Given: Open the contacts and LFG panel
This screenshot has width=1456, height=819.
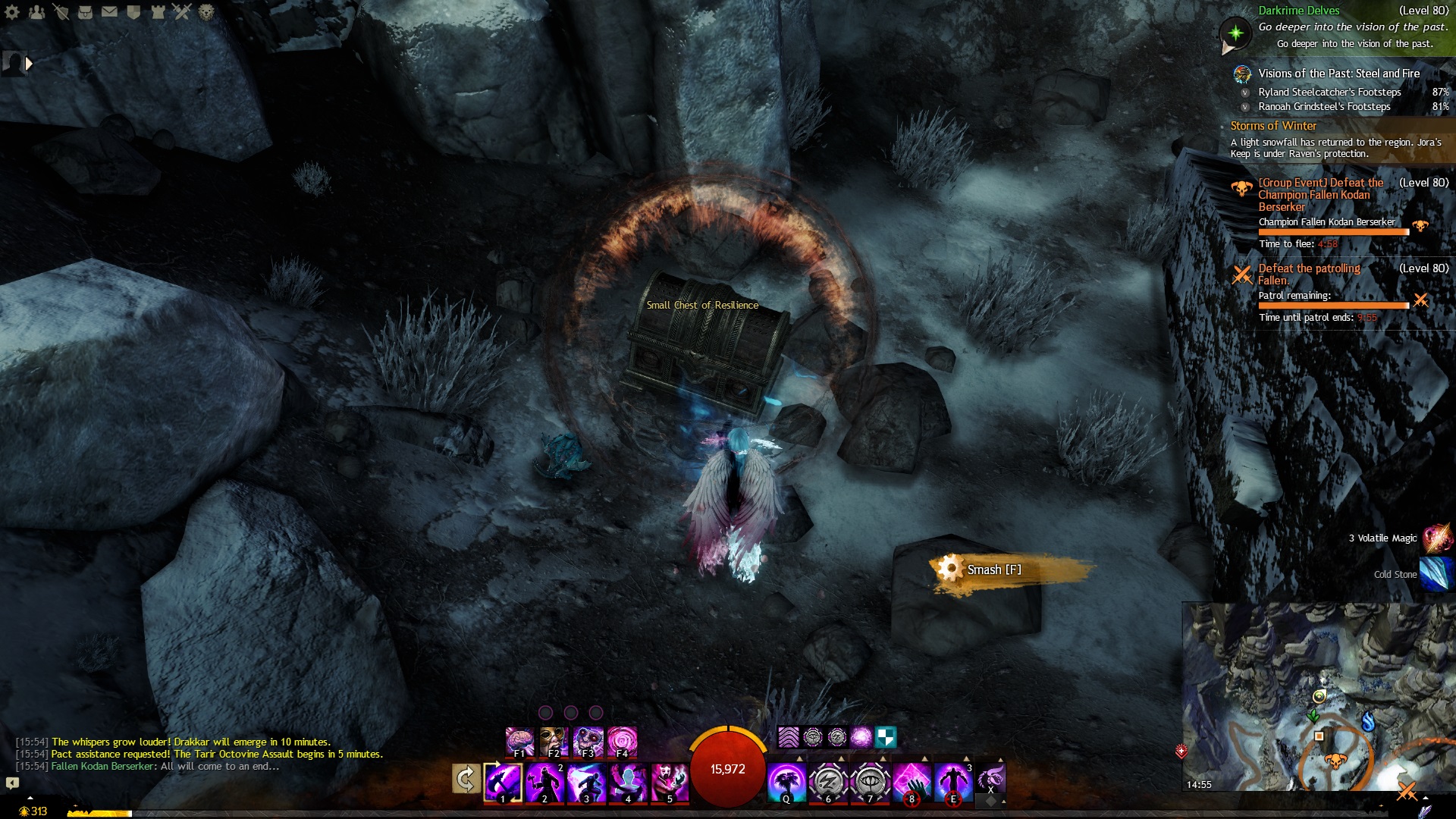Looking at the screenshot, I should (x=36, y=11).
